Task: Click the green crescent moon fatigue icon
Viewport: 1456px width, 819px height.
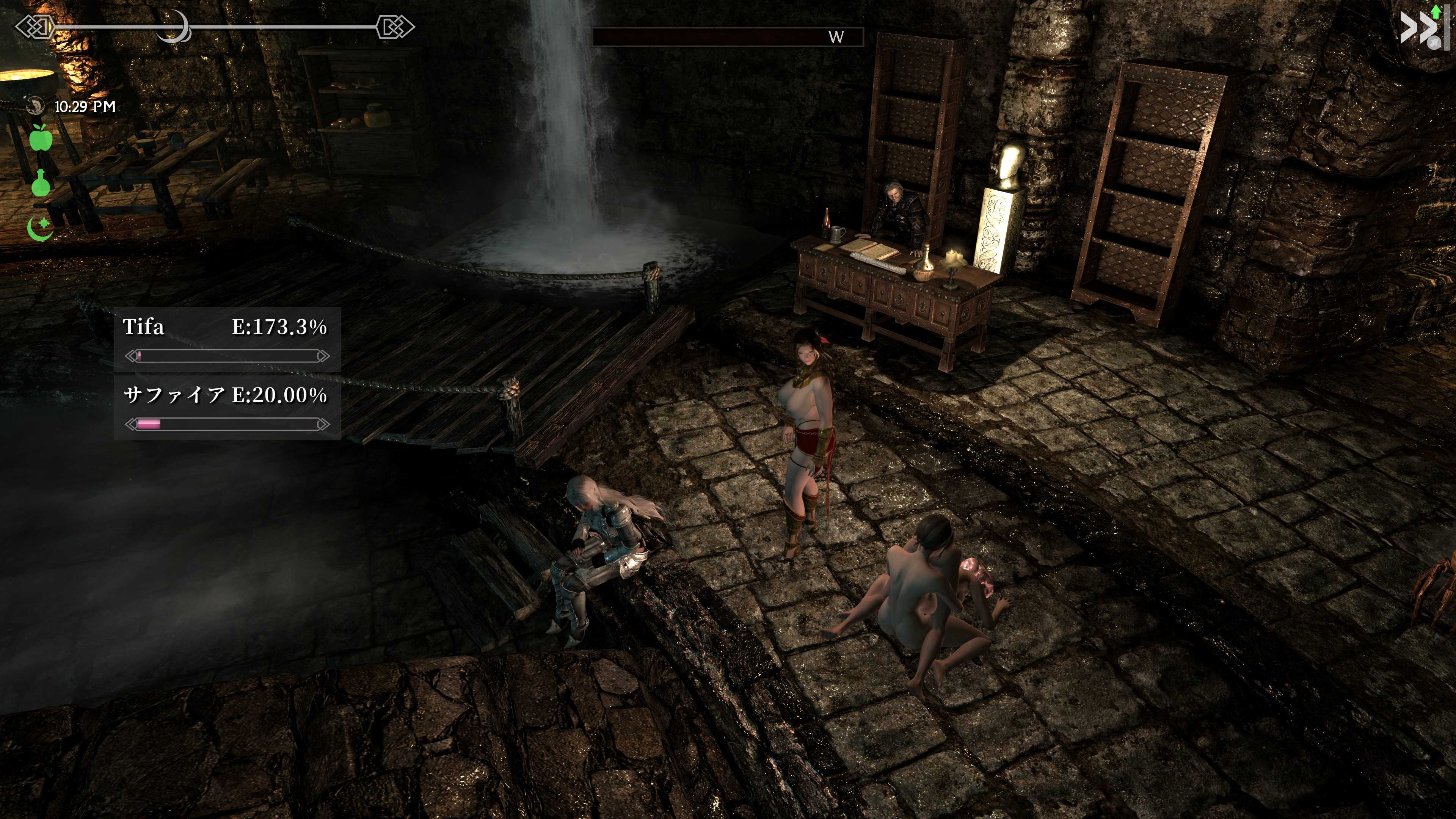Action: pyautogui.click(x=40, y=228)
